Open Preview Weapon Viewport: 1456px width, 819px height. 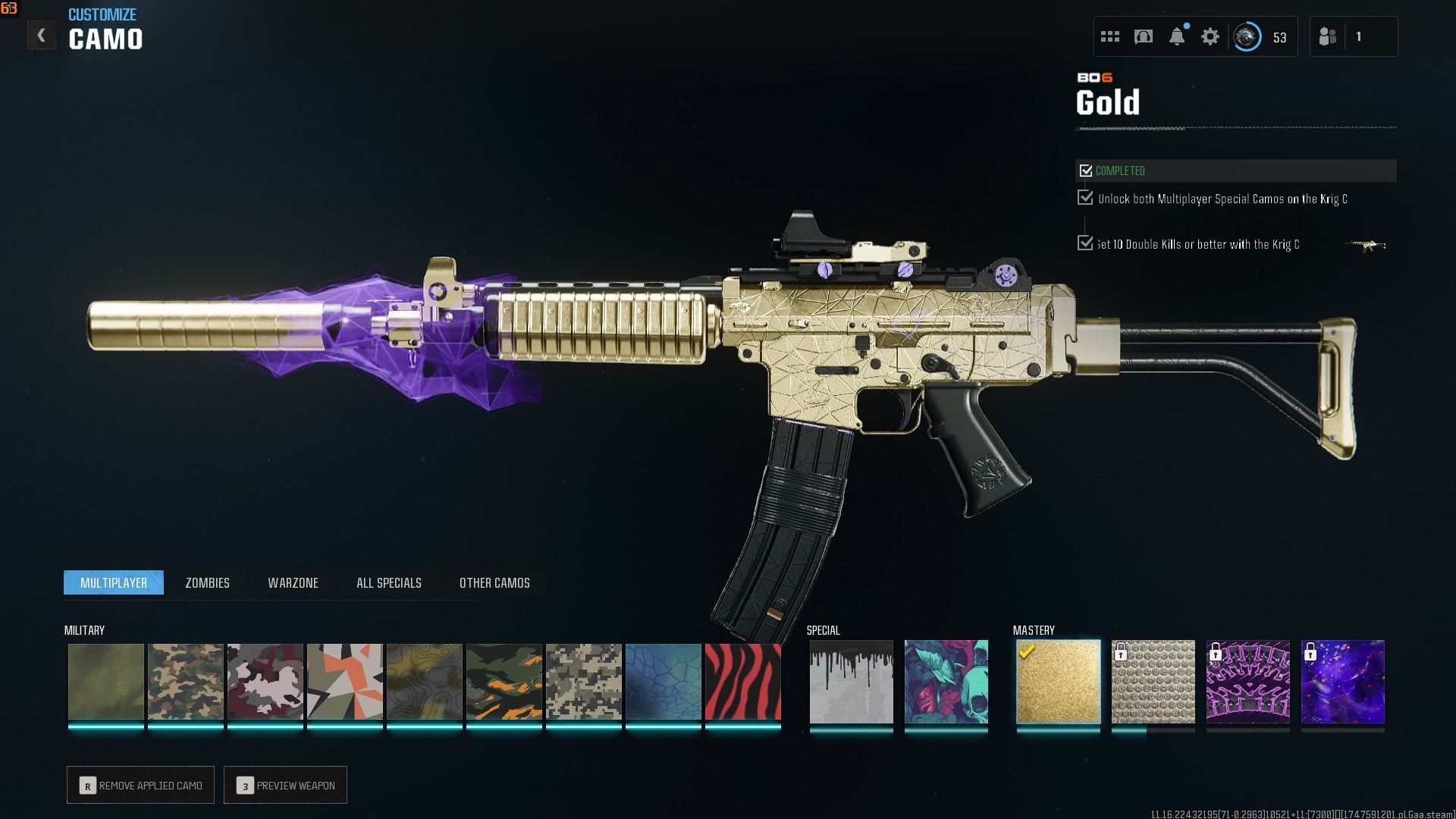pyautogui.click(x=286, y=785)
